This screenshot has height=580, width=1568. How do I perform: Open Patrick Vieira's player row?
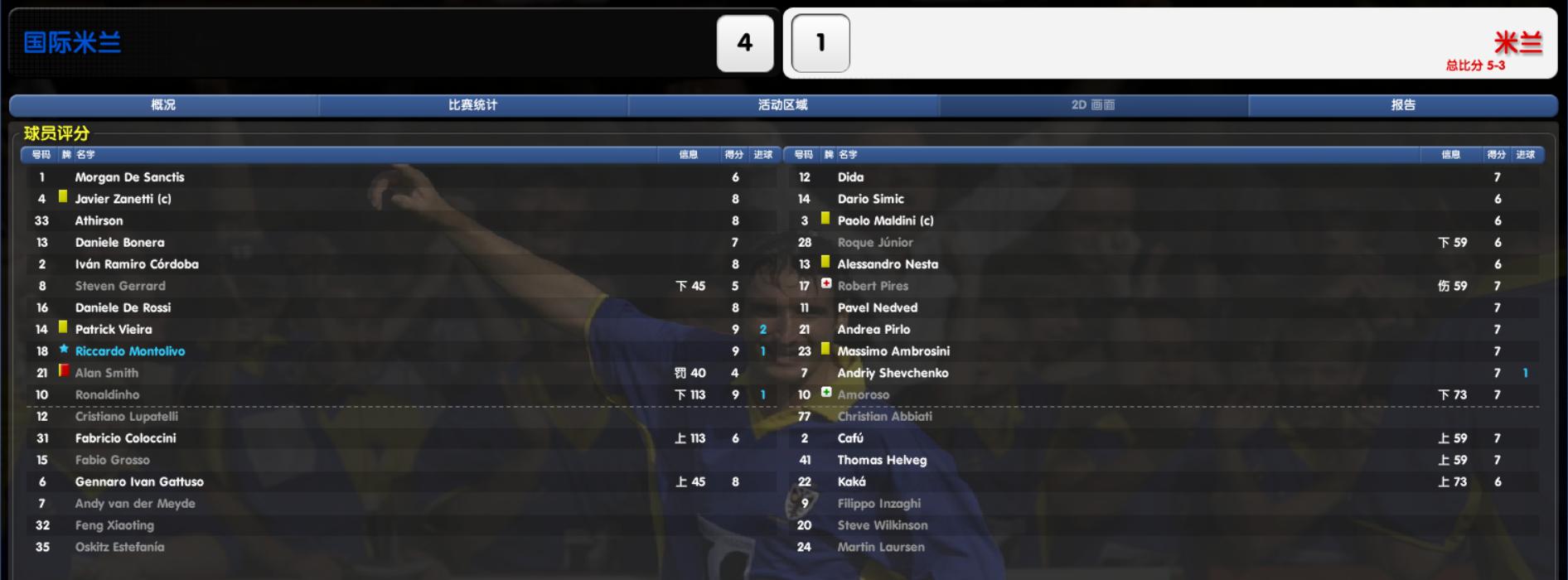[114, 330]
